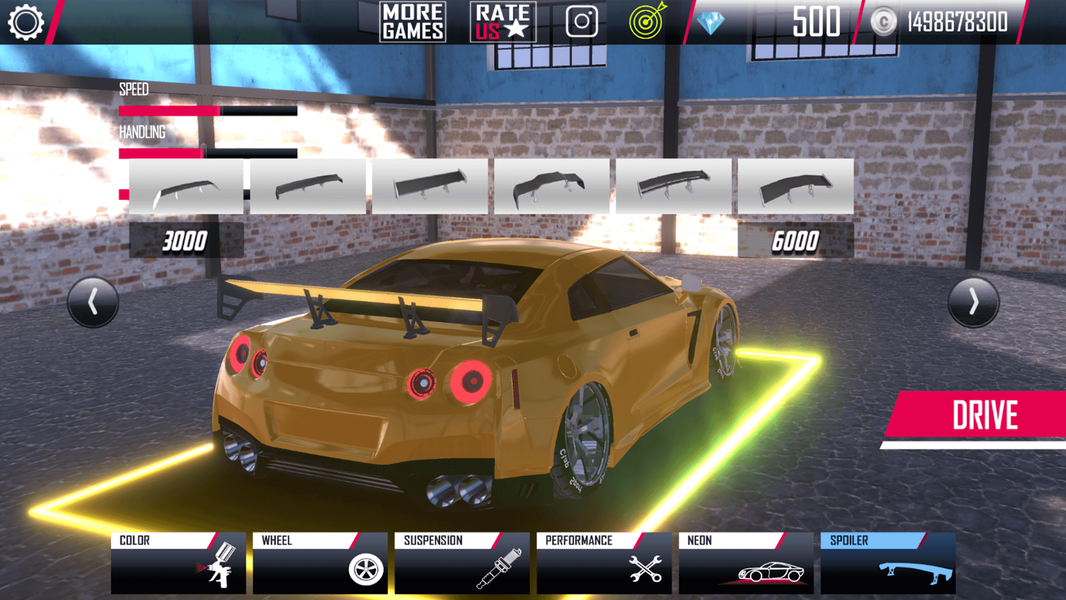Open the More Games button

click(x=412, y=22)
